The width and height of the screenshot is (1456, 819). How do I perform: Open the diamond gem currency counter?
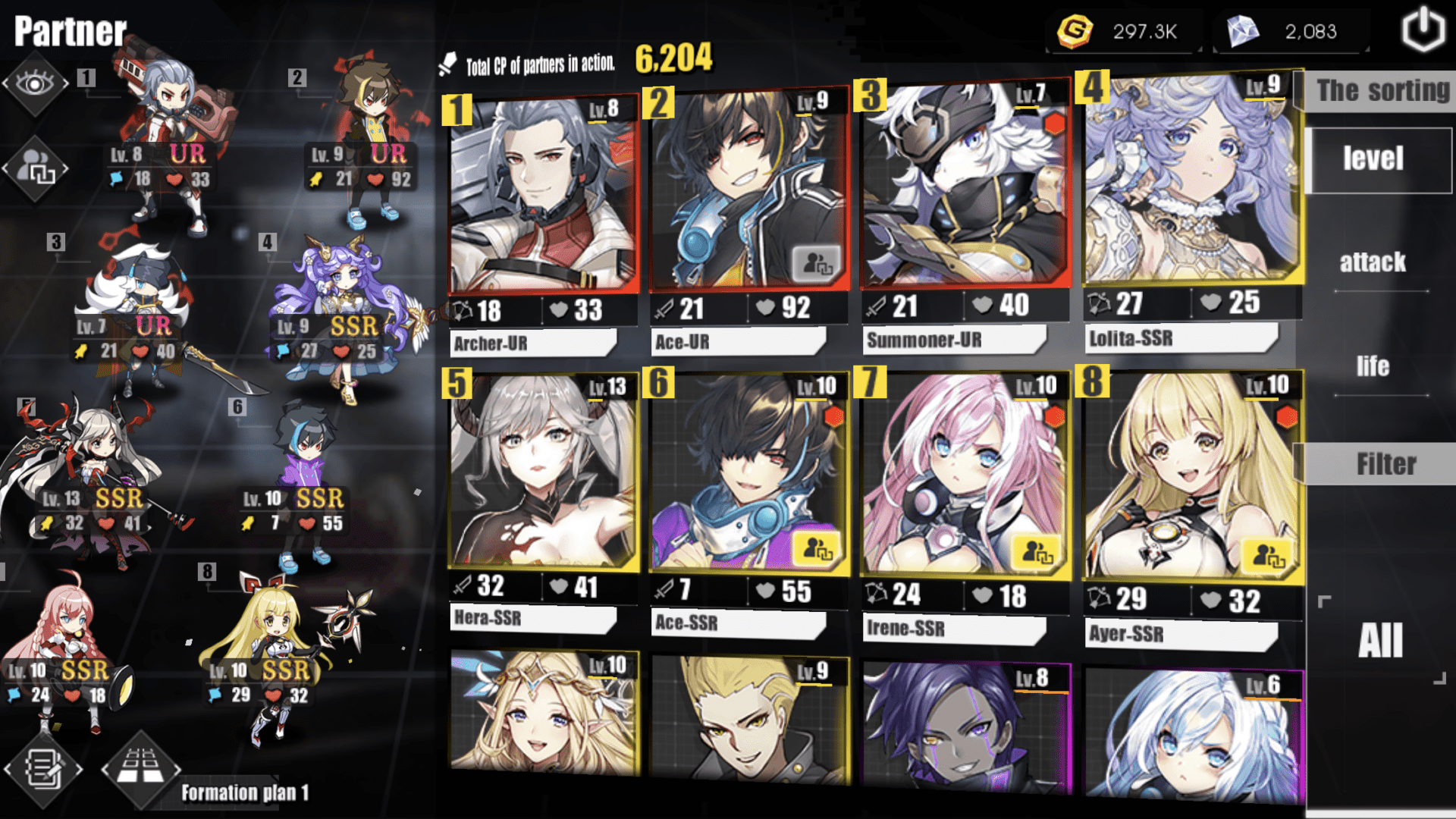[1291, 32]
